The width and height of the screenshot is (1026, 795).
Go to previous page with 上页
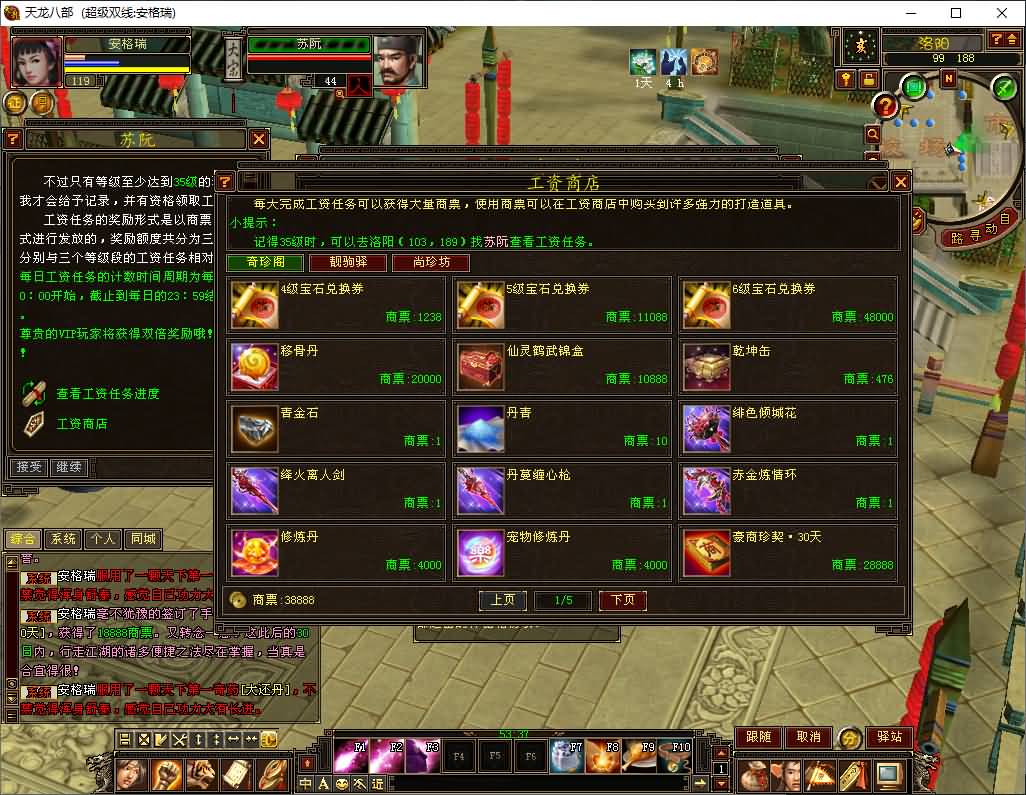(x=502, y=600)
